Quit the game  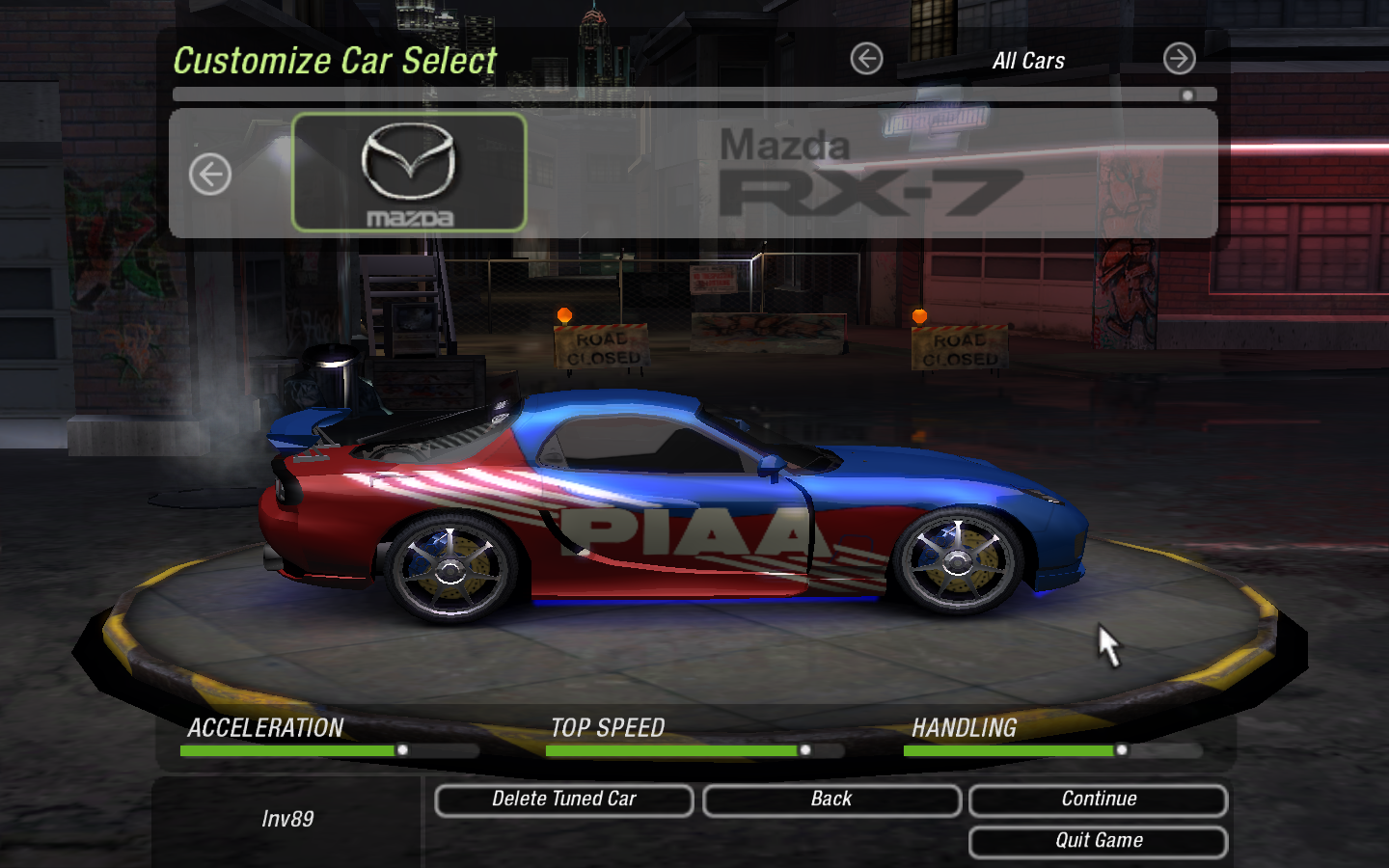tap(1098, 841)
